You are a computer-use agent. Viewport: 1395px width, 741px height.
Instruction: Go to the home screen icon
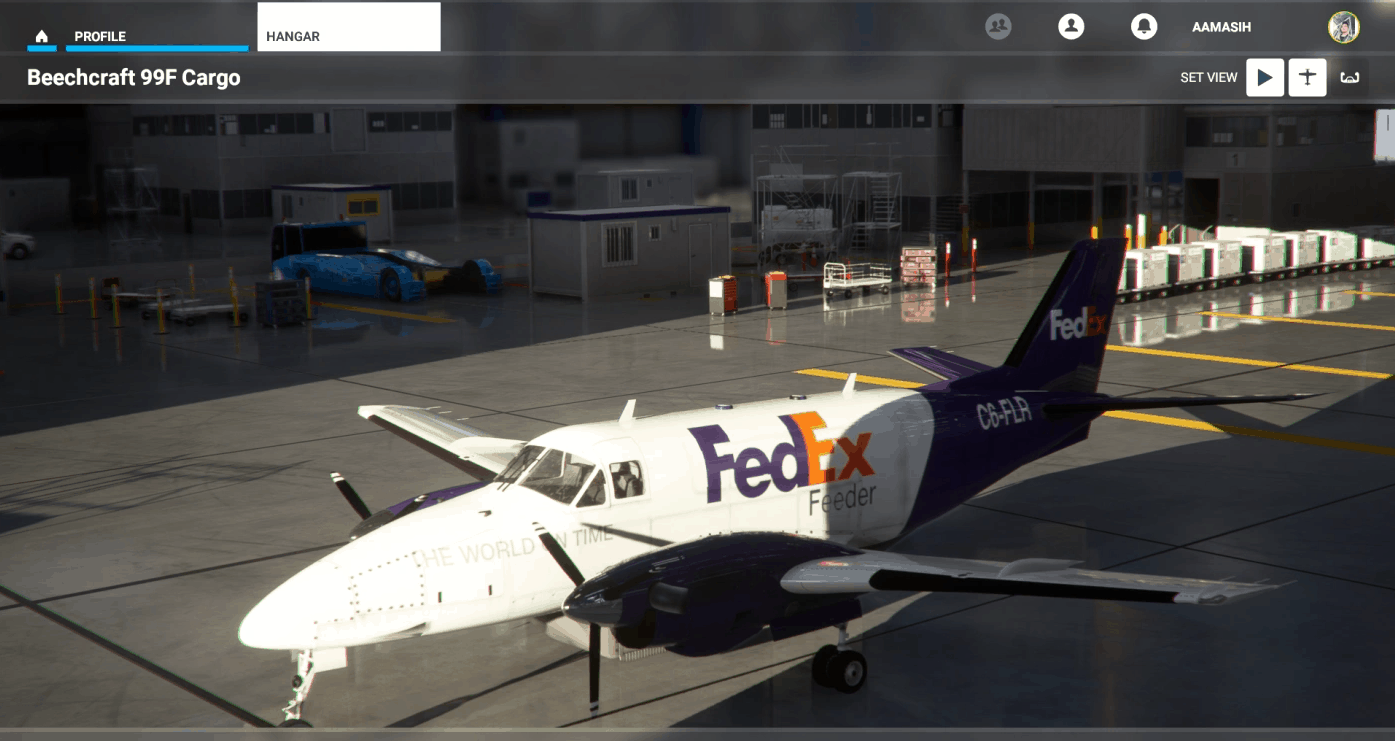tap(41, 37)
